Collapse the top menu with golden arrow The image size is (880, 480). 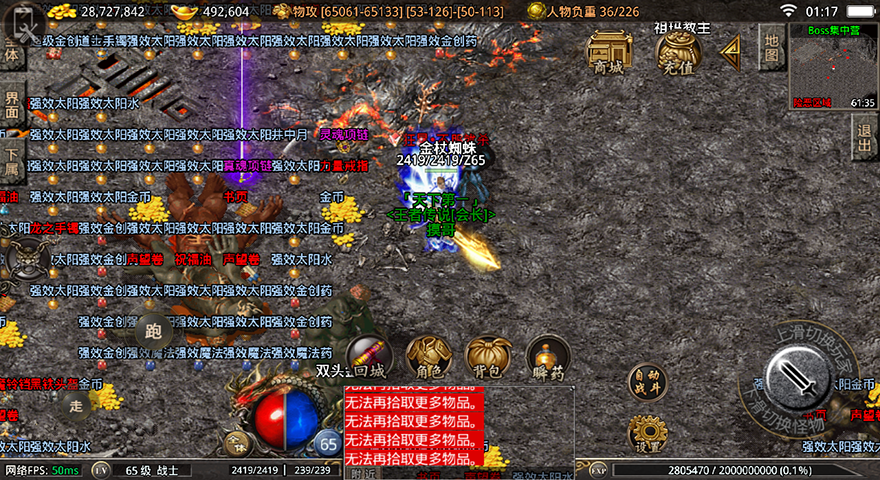(x=730, y=49)
